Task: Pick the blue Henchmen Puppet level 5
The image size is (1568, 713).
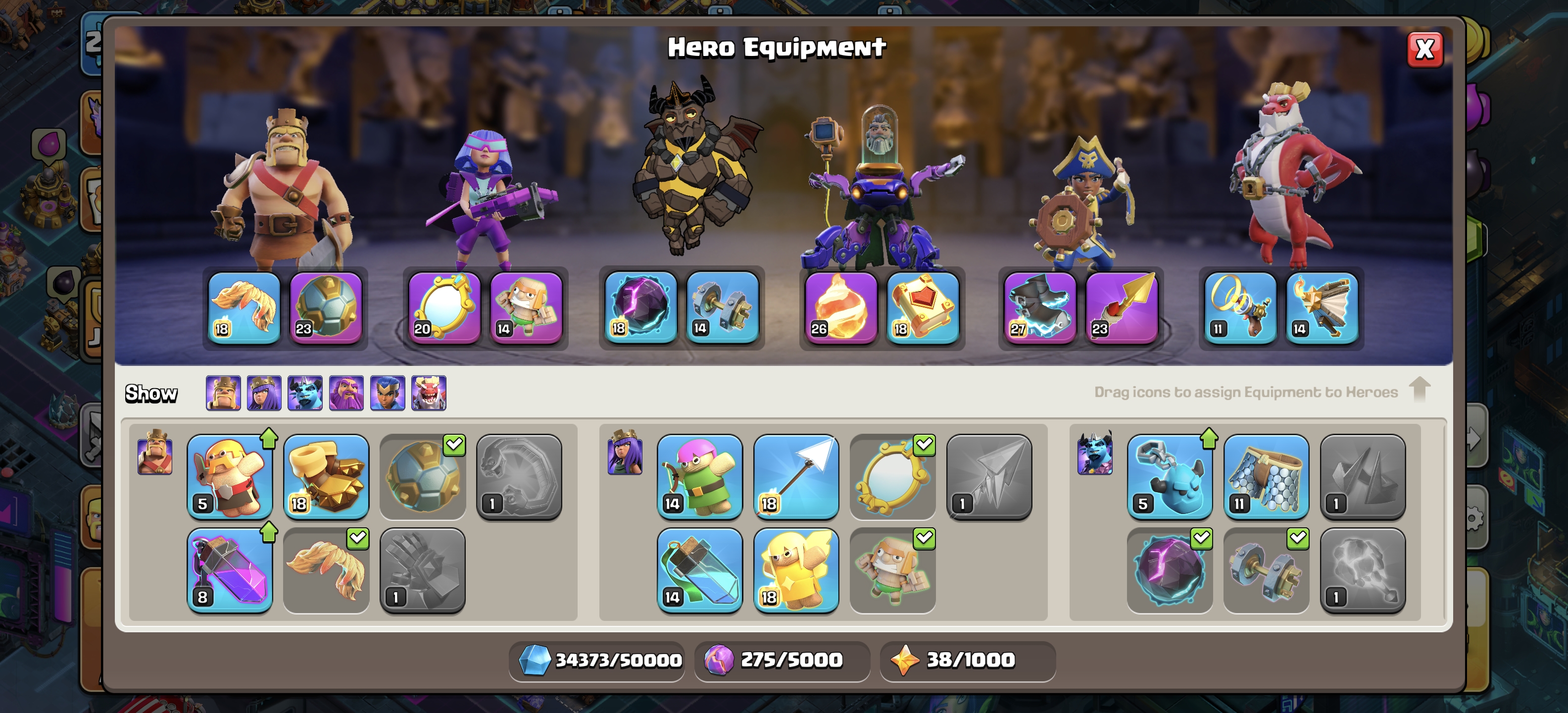Action: click(1169, 476)
